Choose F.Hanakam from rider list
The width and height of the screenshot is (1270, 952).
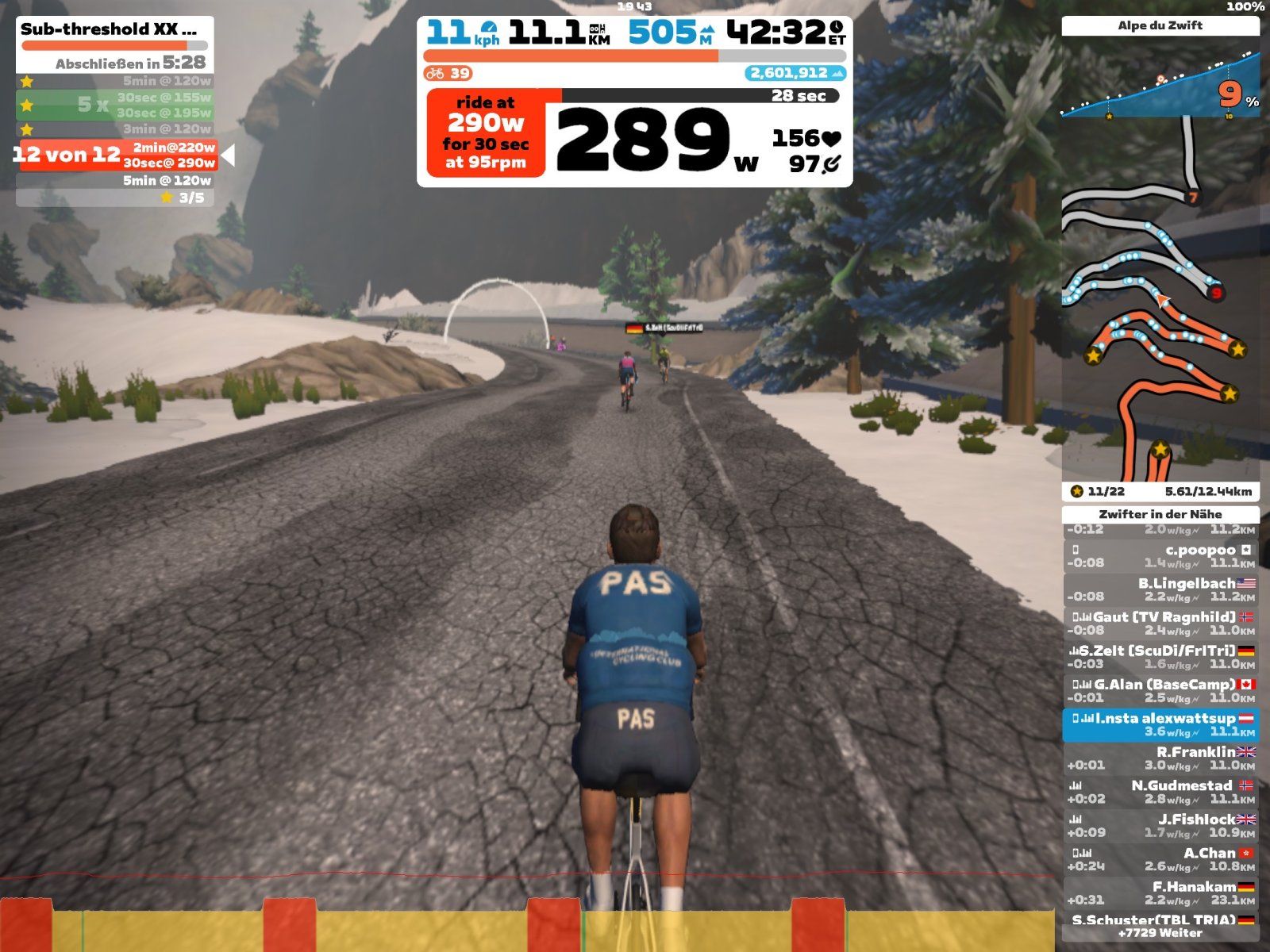coord(1160,893)
